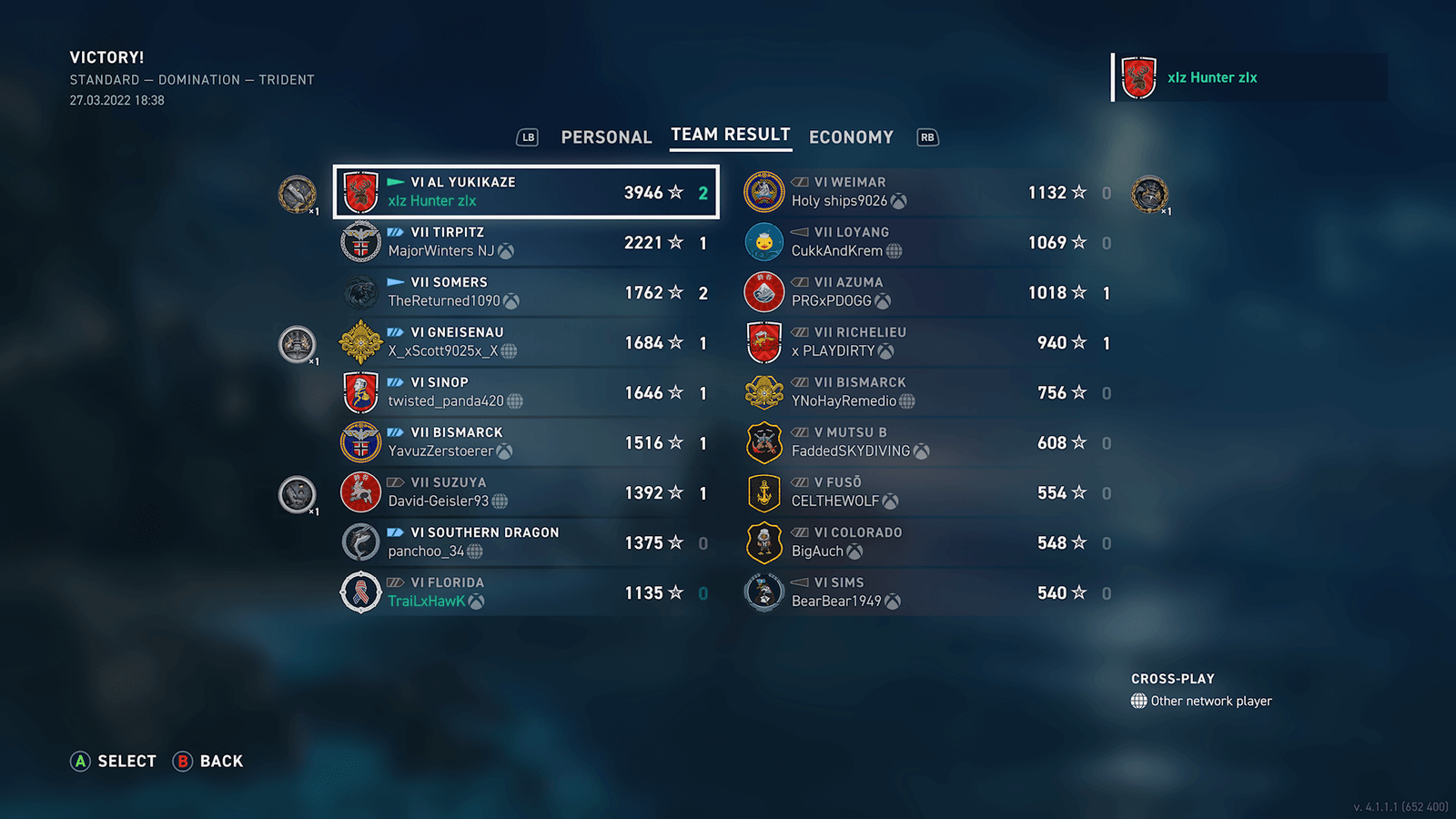Select TEAM RESULT tab
Viewport: 1456px width, 819px height.
point(730,135)
